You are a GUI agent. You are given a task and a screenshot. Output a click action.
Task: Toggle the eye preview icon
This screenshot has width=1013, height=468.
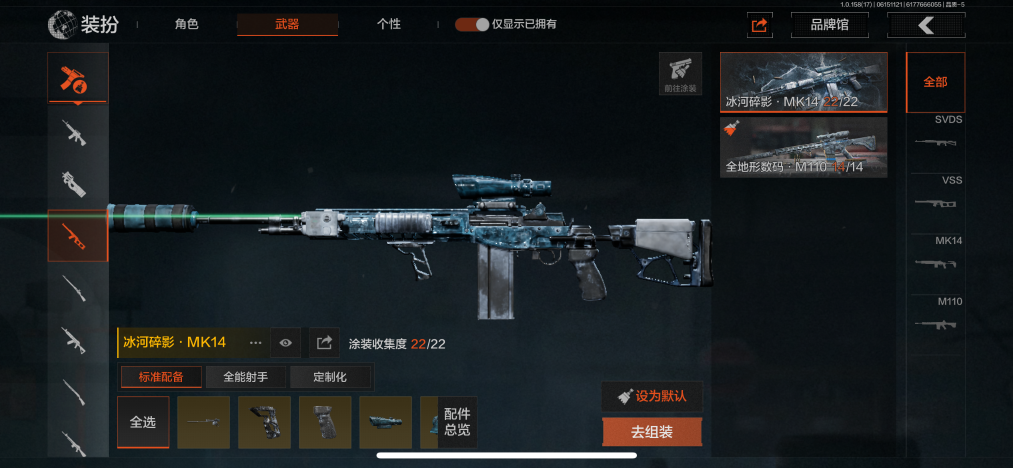[286, 342]
